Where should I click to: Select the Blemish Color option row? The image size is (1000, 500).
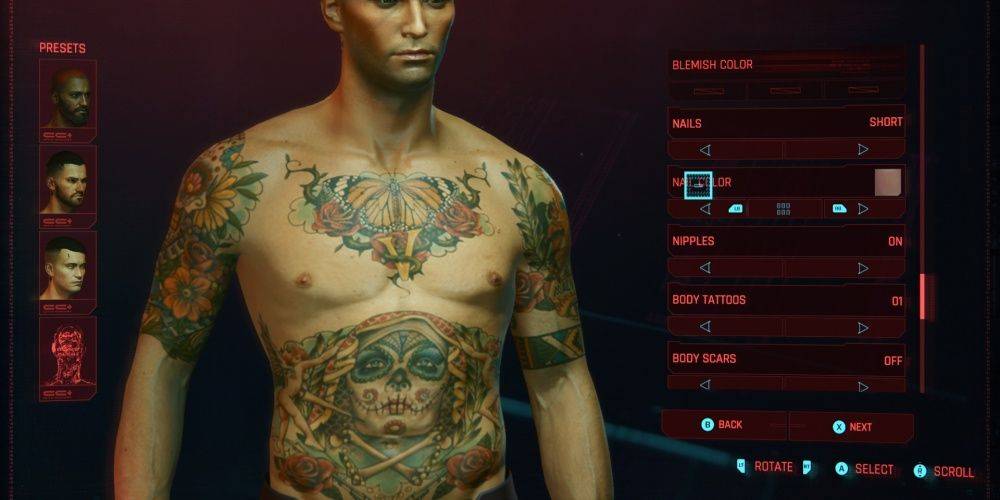pyautogui.click(x=786, y=65)
